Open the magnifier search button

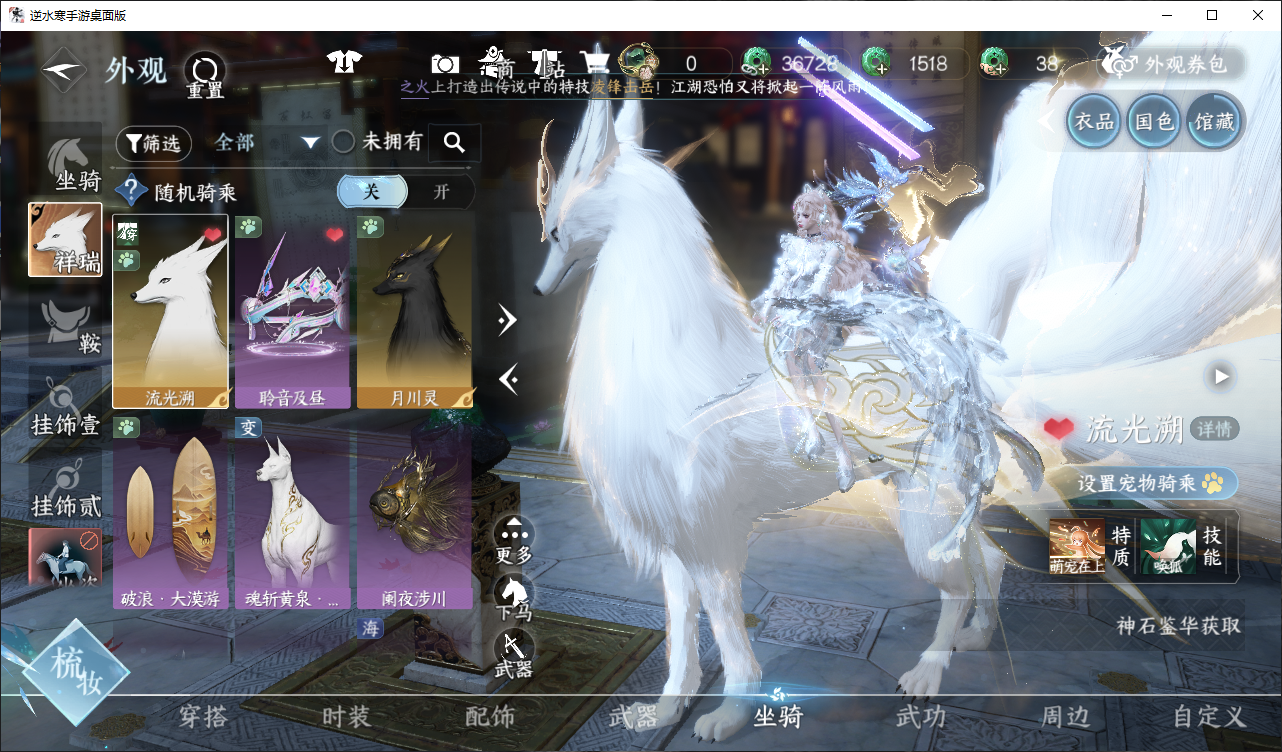[454, 143]
